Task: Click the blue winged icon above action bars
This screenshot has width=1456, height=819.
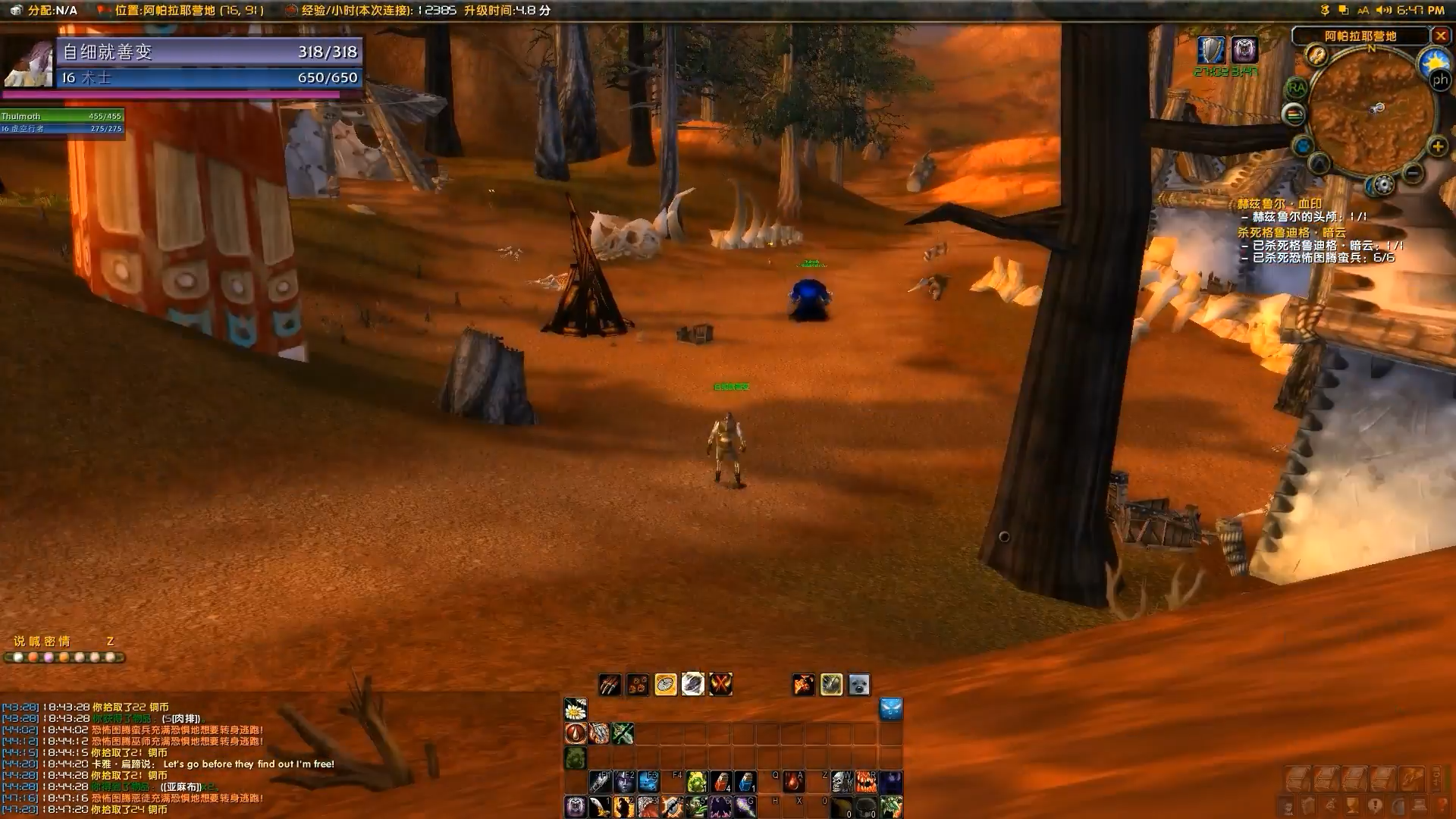Action: pos(890,710)
